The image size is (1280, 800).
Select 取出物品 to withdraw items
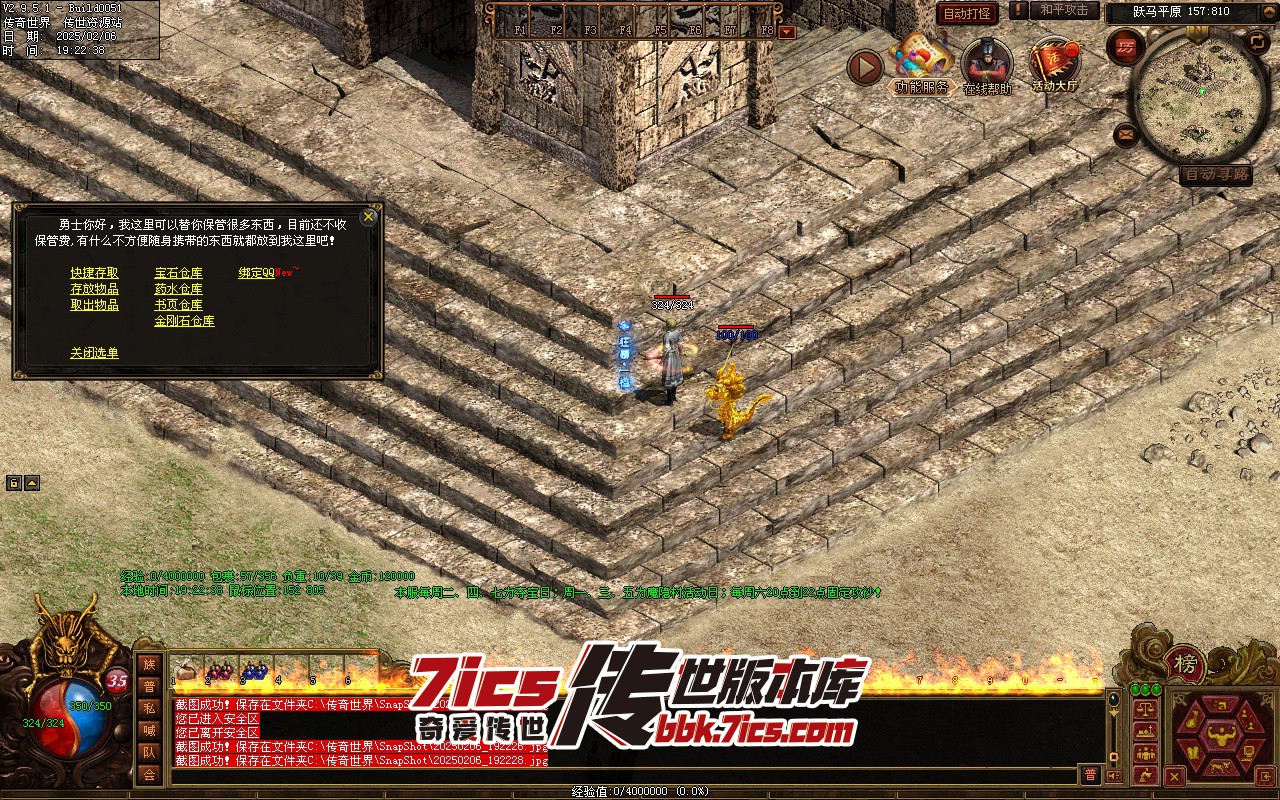[94, 305]
